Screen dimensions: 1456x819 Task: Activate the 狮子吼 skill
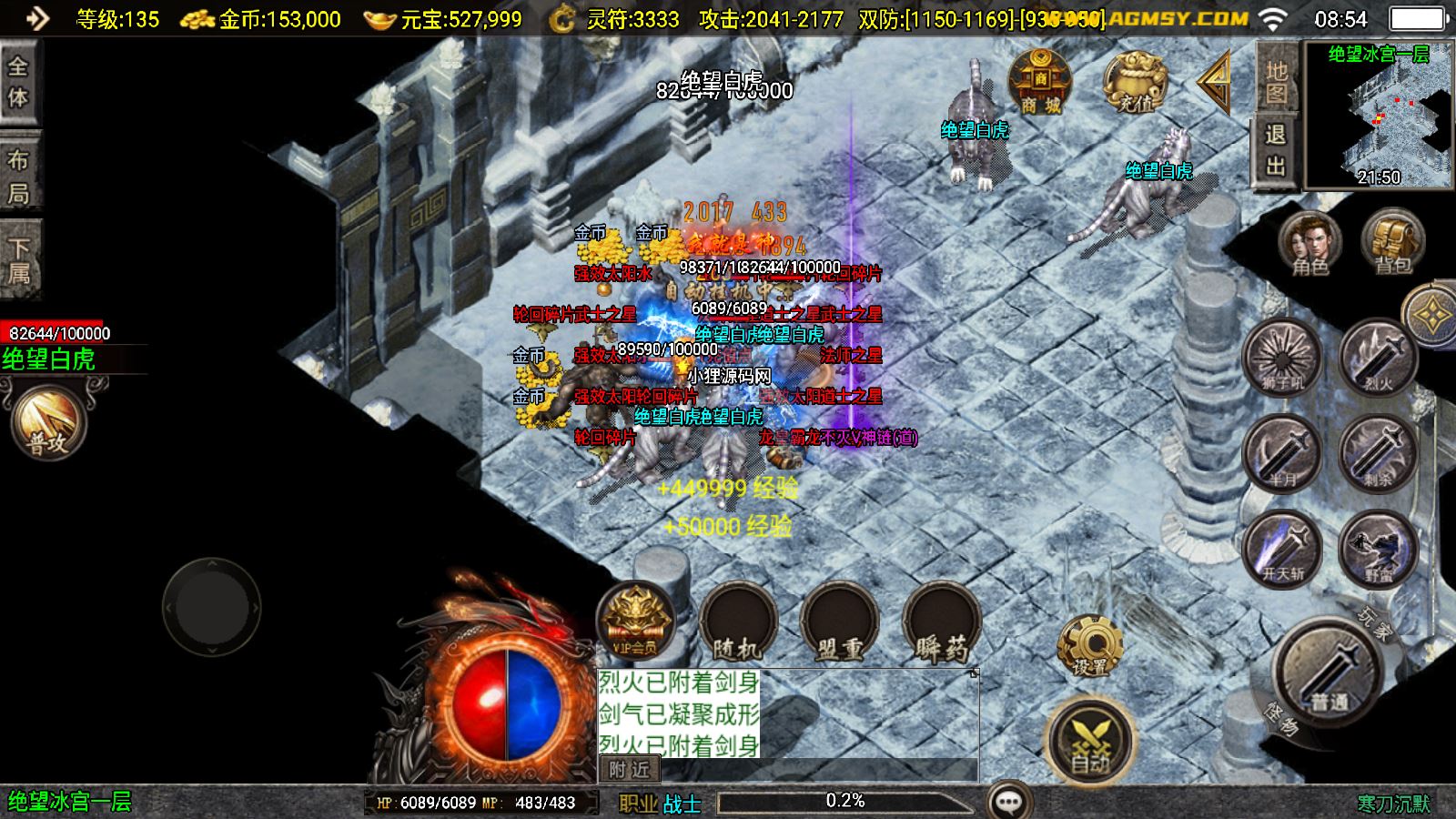(x=1283, y=357)
